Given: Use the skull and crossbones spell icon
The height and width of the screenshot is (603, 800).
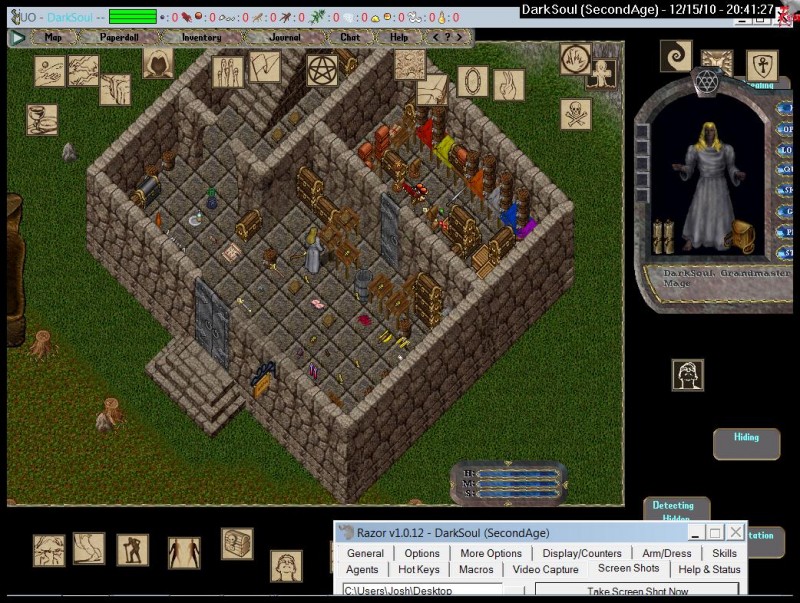Looking at the screenshot, I should 575,114.
